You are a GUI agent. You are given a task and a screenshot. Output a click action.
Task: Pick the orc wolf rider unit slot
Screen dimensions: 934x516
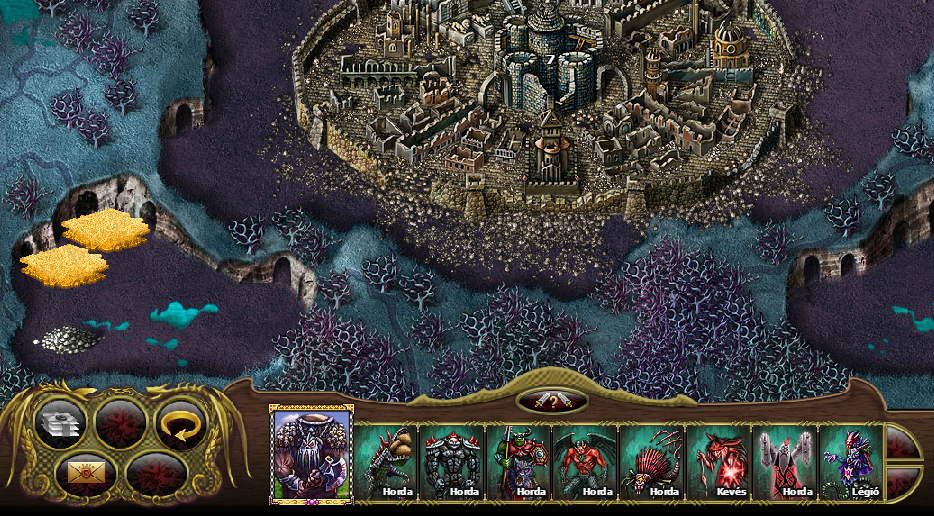[x=518, y=462]
